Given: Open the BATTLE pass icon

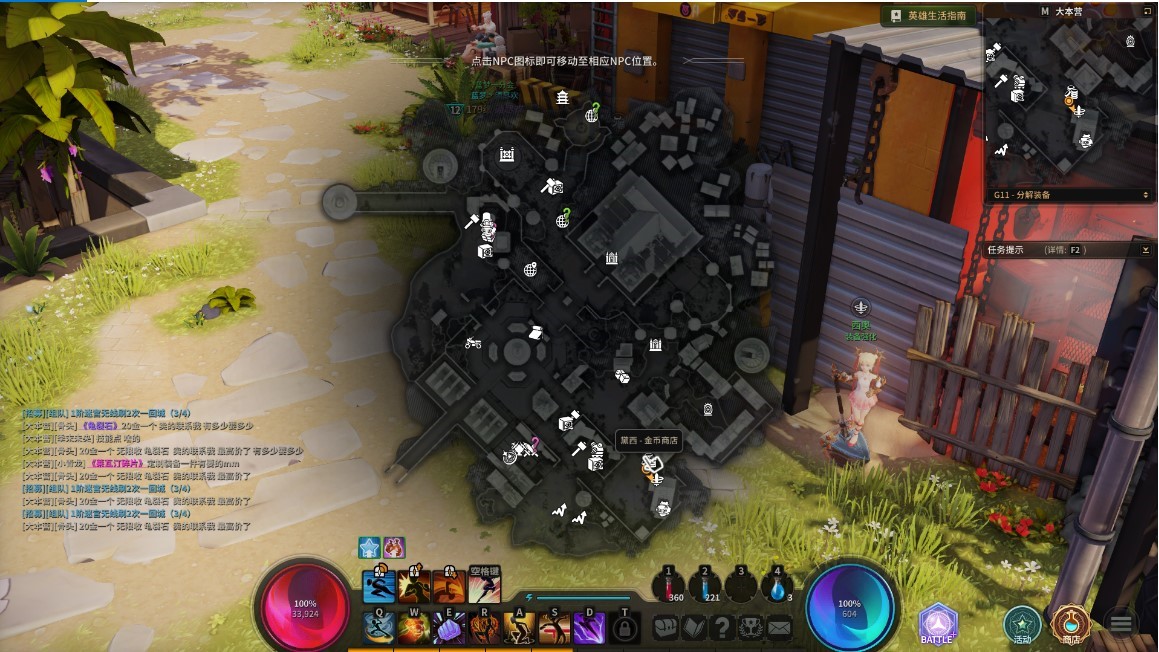Looking at the screenshot, I should 938,624.
